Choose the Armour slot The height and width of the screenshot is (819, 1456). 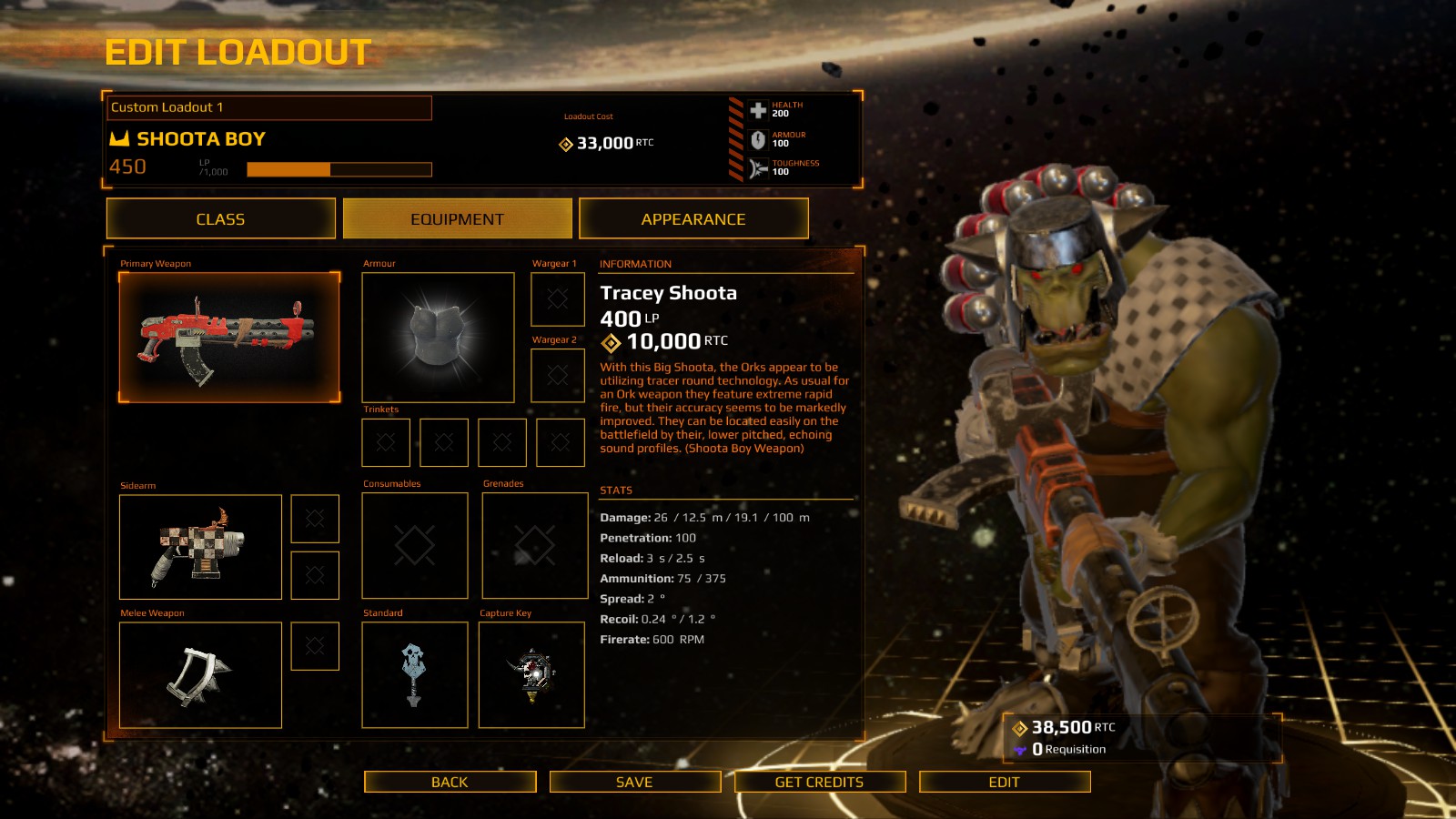coord(438,338)
